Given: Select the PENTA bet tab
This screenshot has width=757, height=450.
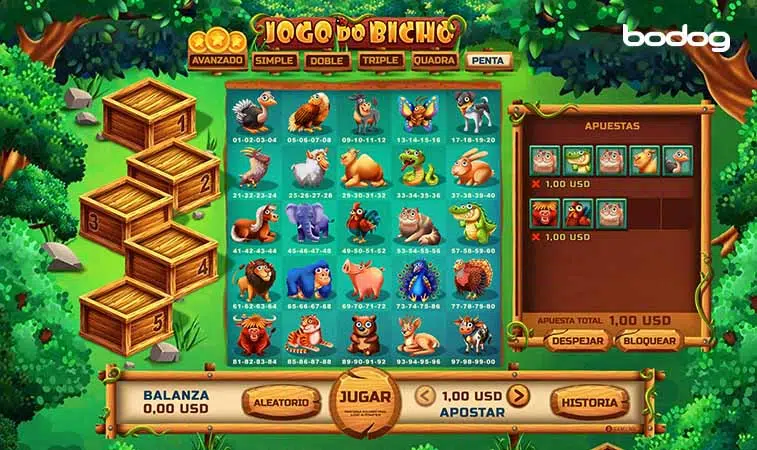Looking at the screenshot, I should coord(490,60).
